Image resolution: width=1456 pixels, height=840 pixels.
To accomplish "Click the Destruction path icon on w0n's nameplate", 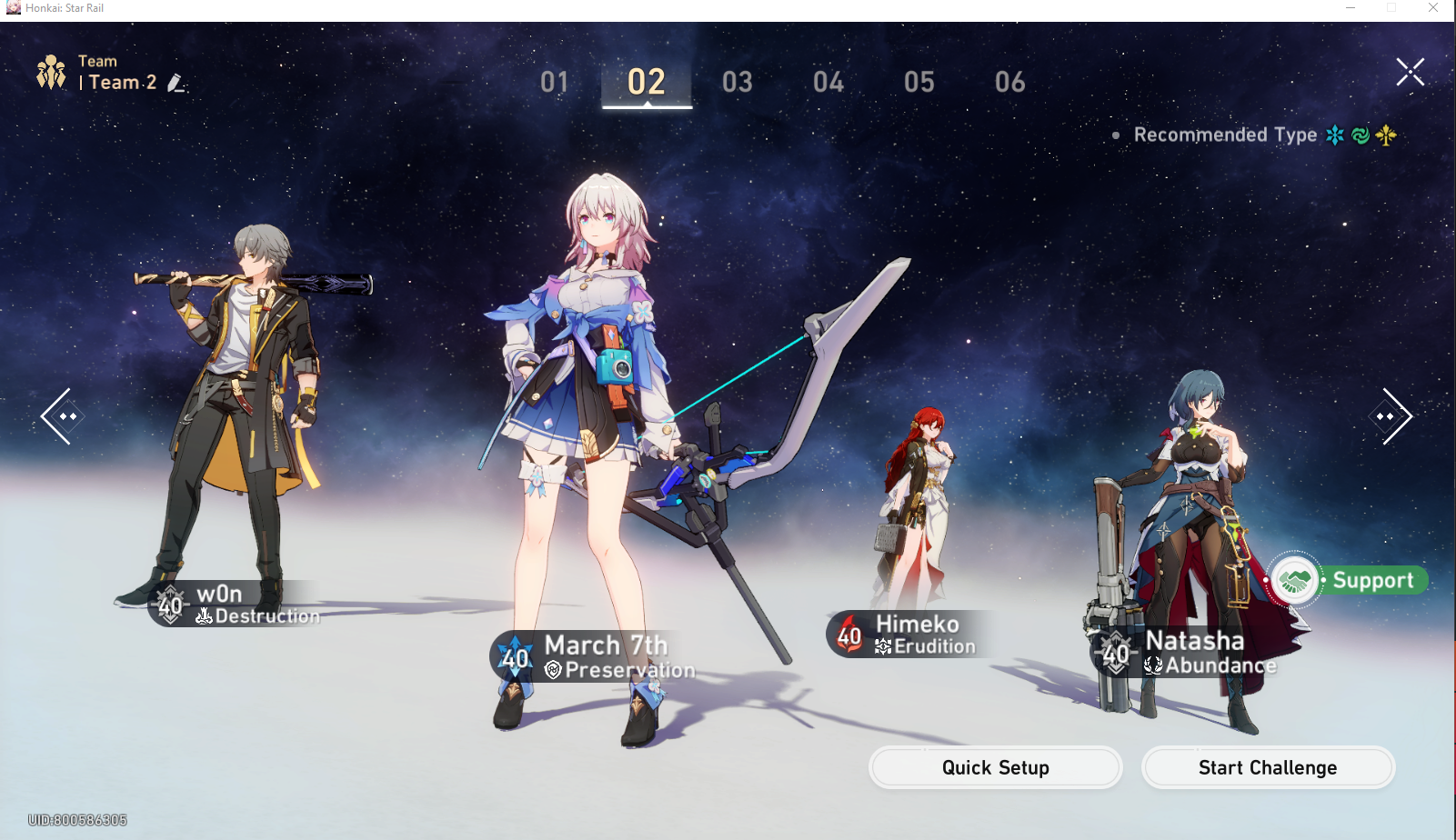I will click(x=204, y=615).
